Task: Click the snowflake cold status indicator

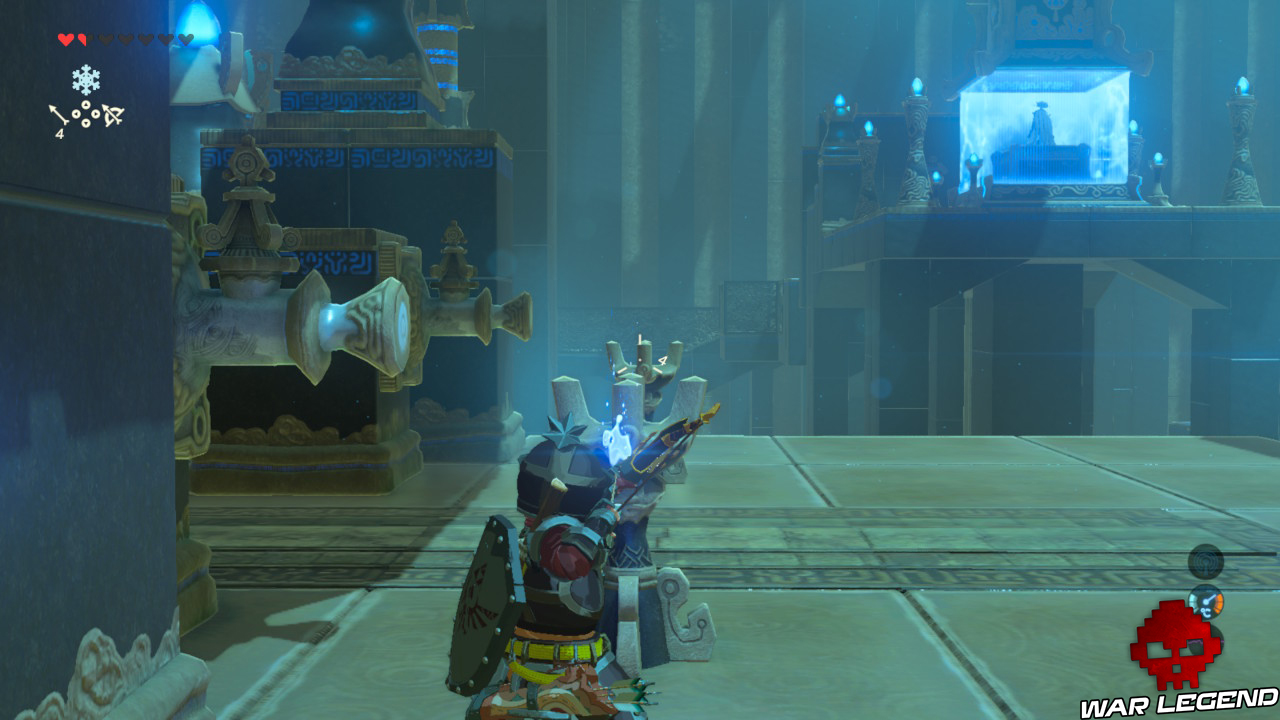Action: 87,77
